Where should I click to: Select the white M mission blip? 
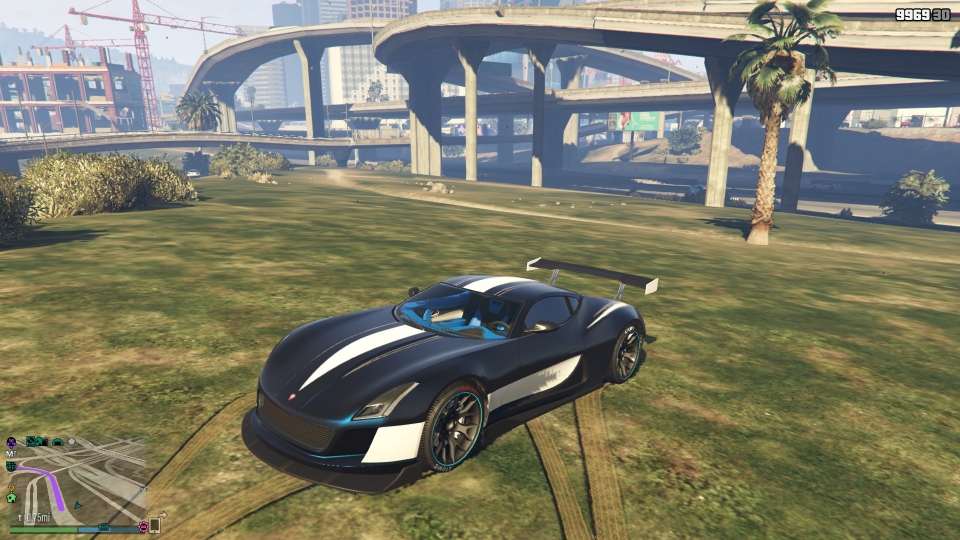coord(11,454)
